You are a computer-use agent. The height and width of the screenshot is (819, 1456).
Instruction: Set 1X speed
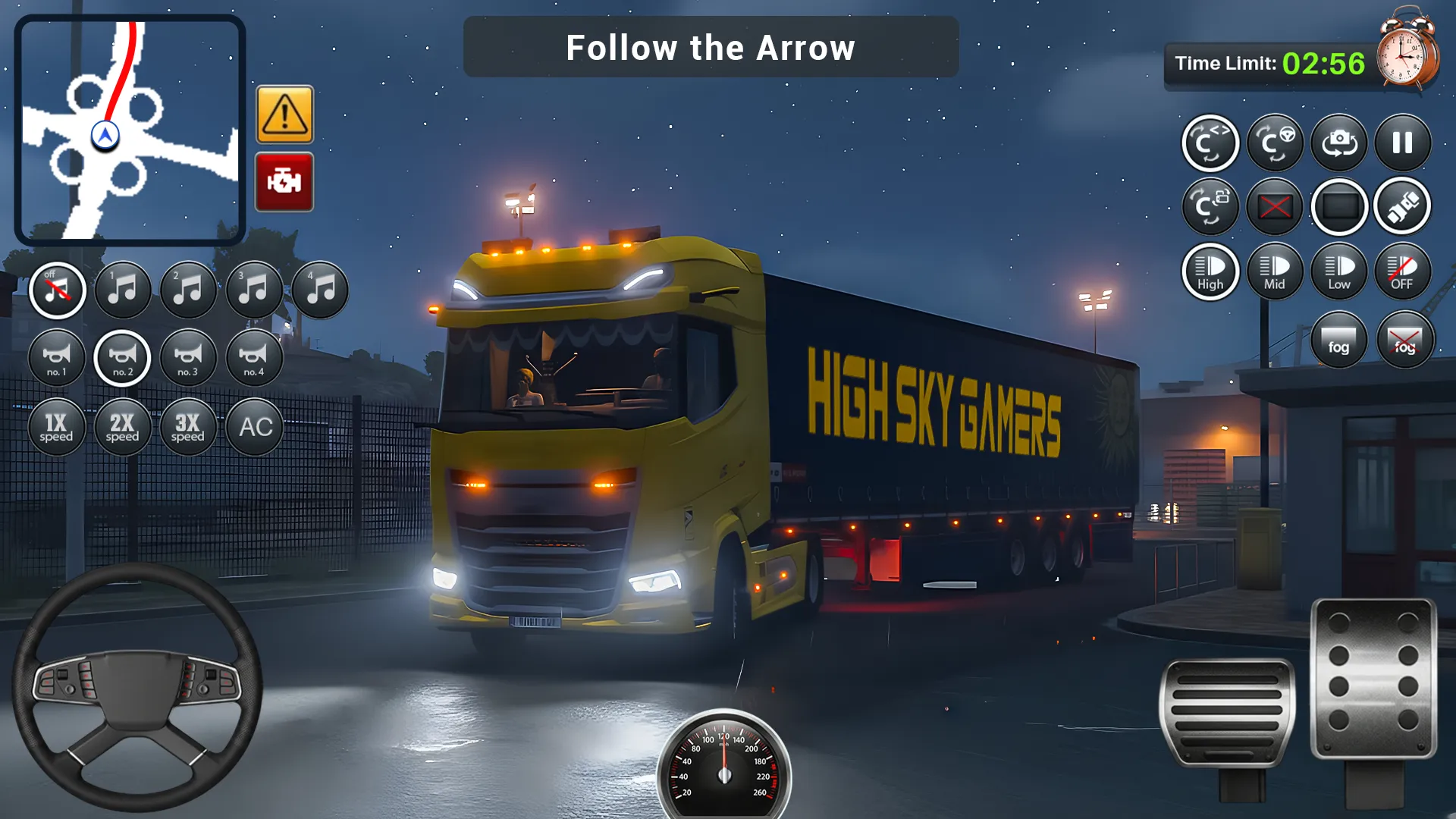57,427
